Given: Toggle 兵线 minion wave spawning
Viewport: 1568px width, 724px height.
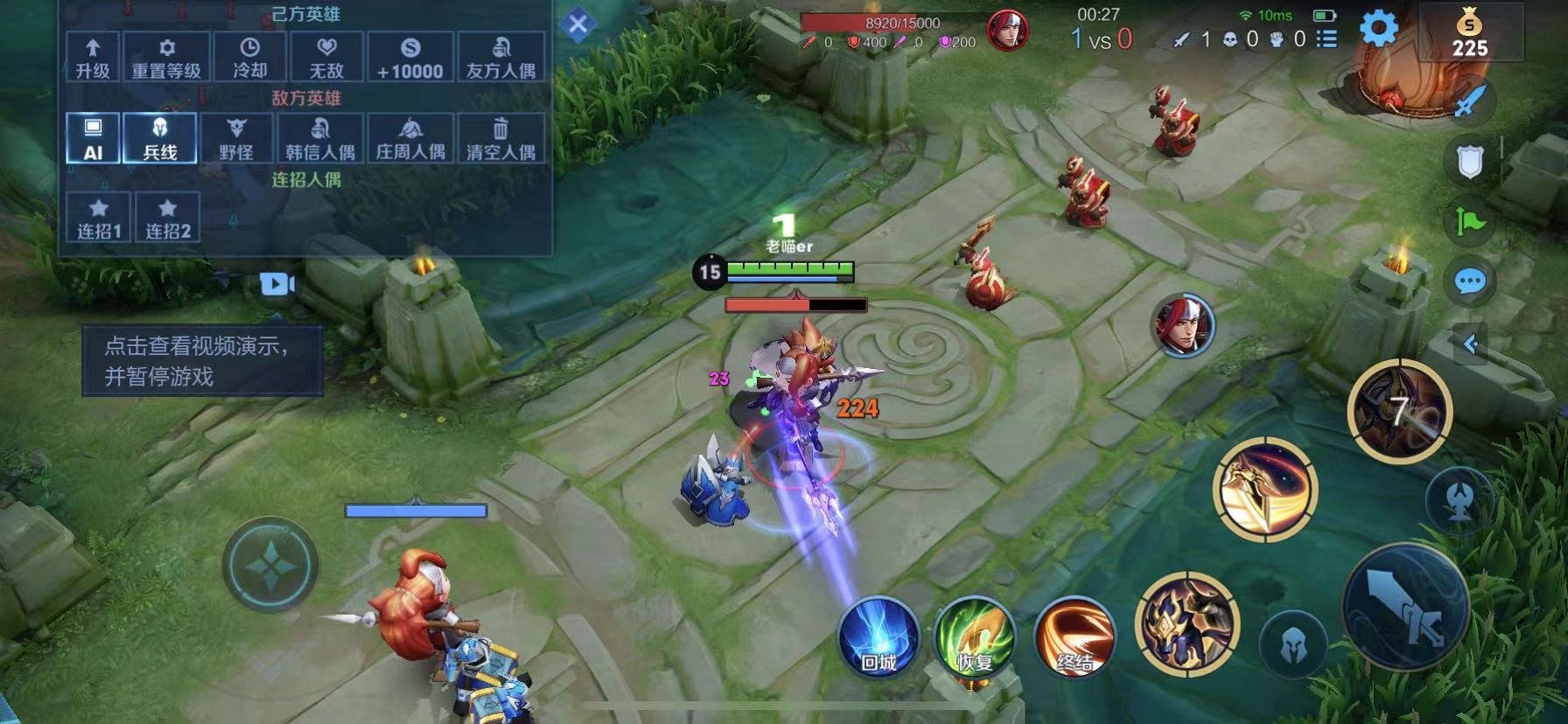Looking at the screenshot, I should pyautogui.click(x=160, y=138).
